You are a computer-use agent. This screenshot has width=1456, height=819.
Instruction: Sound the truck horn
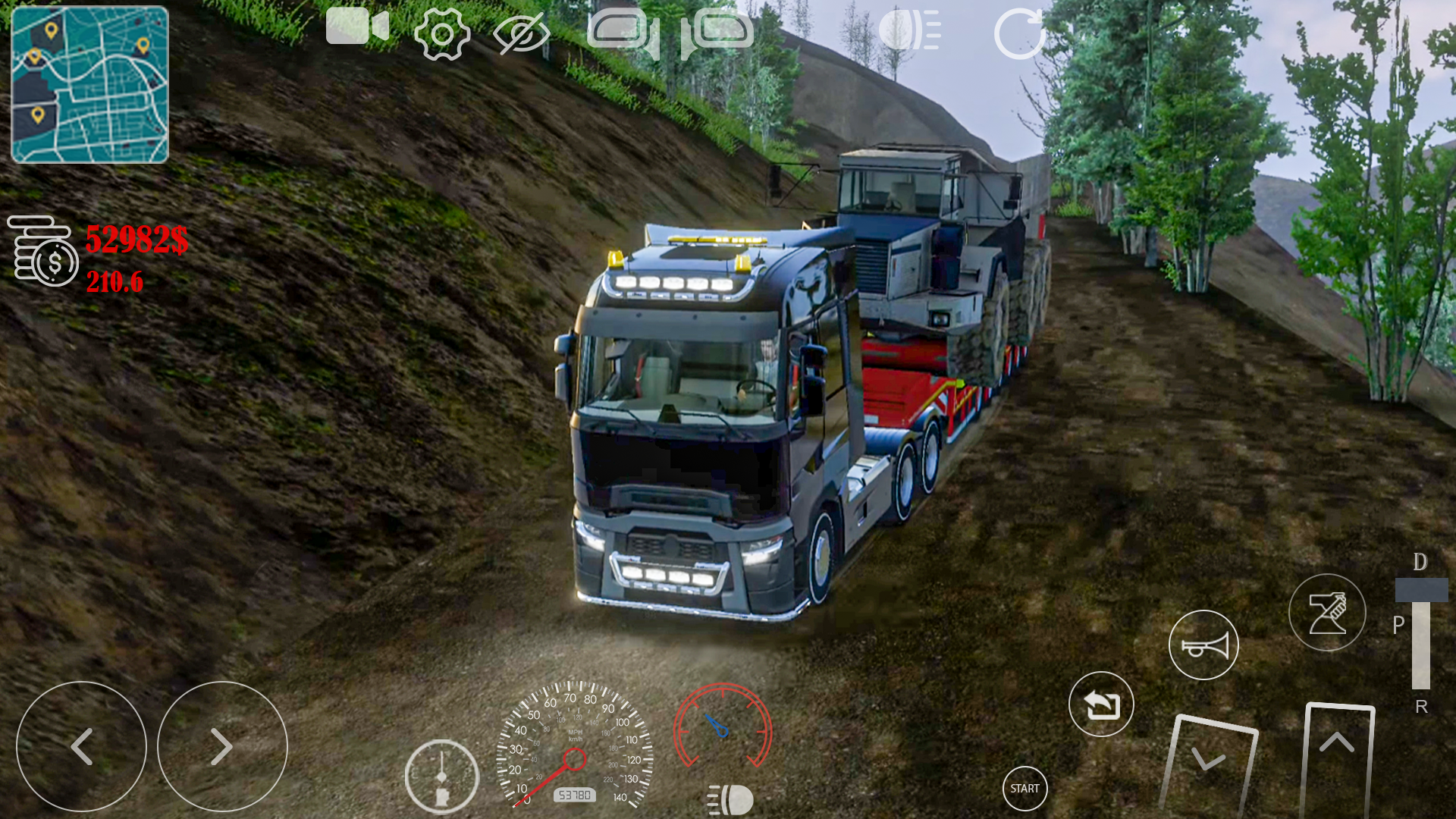(1205, 644)
